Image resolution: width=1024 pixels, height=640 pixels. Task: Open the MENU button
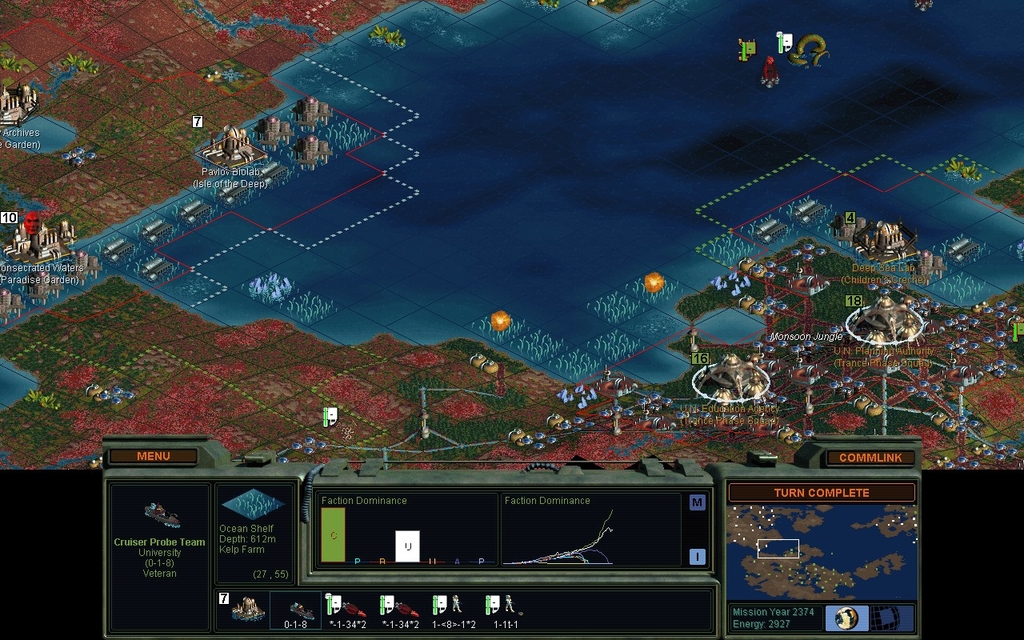(x=153, y=456)
